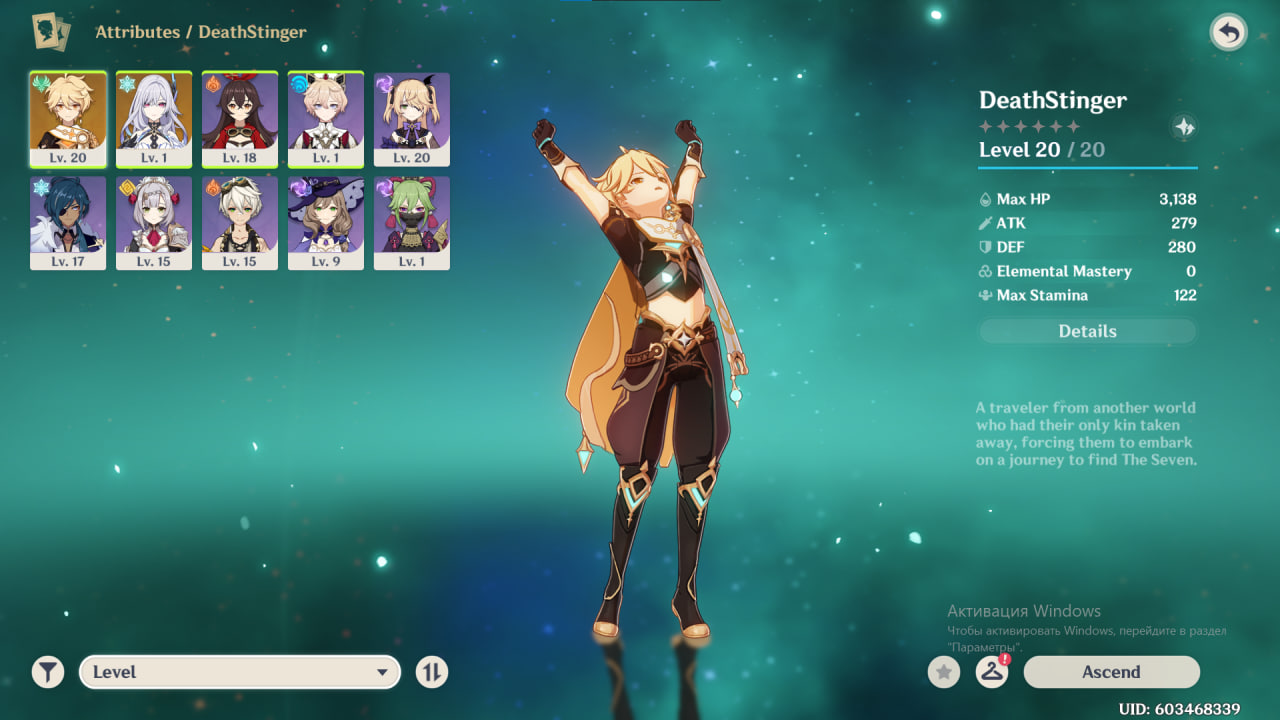The width and height of the screenshot is (1280, 720).
Task: Toggle the sort order arrows
Action: click(432, 672)
